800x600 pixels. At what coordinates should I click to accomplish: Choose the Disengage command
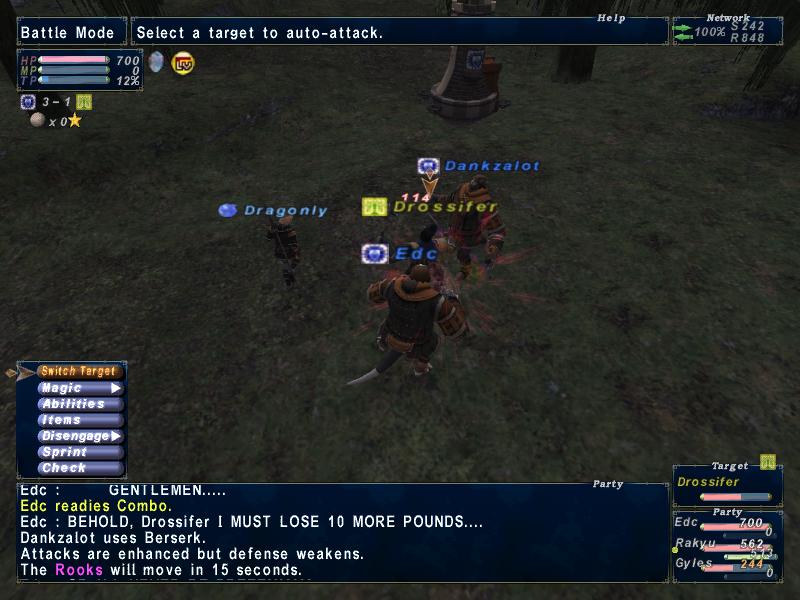(80, 436)
